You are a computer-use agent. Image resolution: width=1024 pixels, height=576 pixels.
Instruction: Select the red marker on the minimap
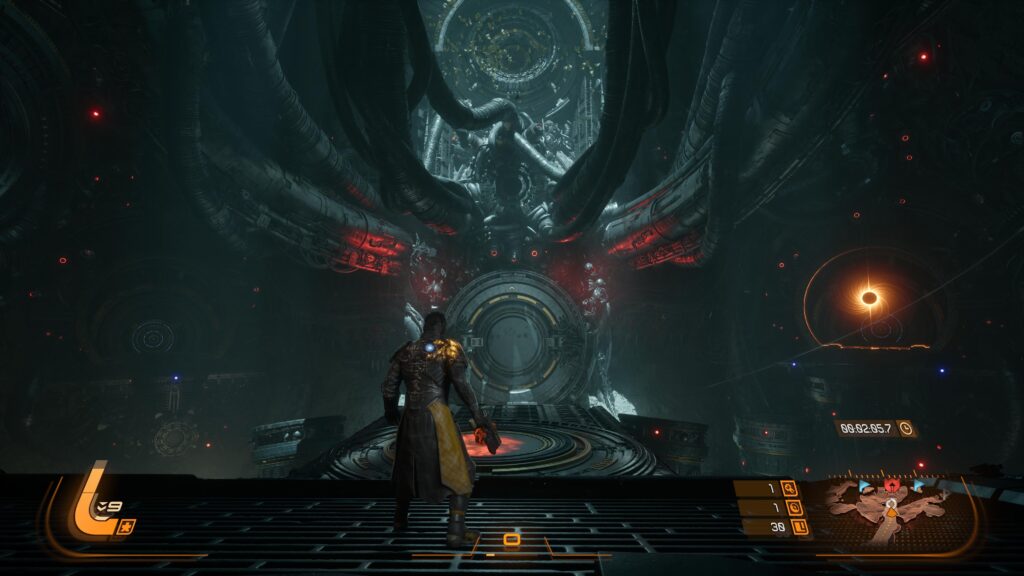click(890, 487)
